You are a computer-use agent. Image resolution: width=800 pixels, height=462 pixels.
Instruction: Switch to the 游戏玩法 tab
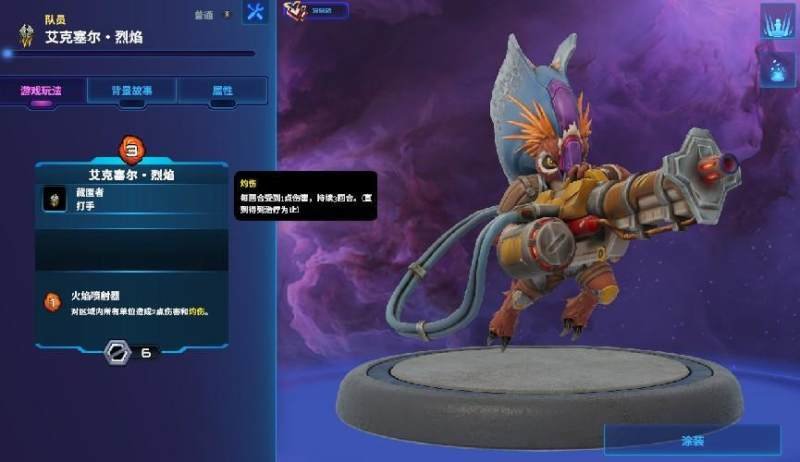click(40, 91)
